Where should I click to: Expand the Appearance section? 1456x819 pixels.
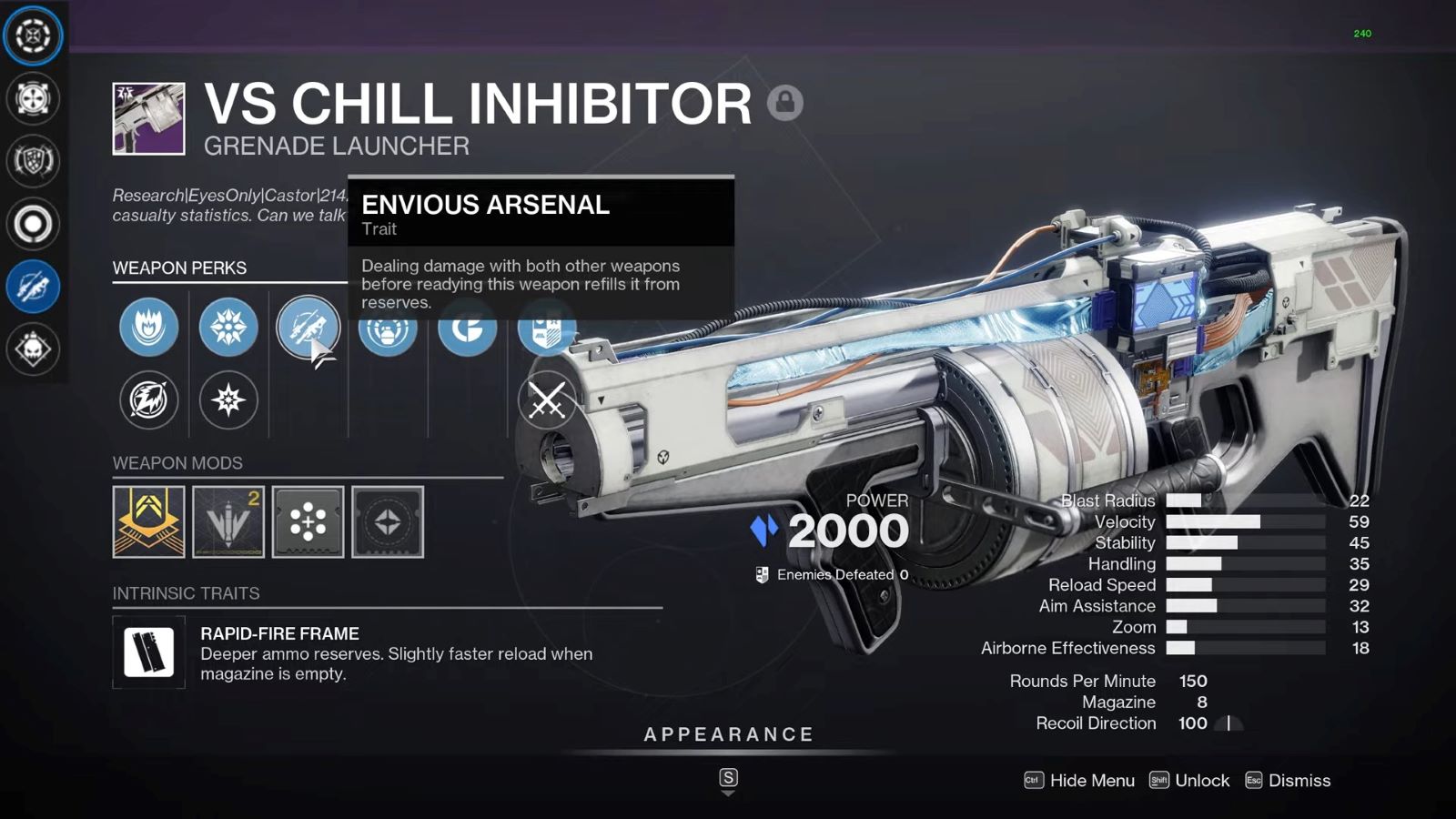coord(727,733)
